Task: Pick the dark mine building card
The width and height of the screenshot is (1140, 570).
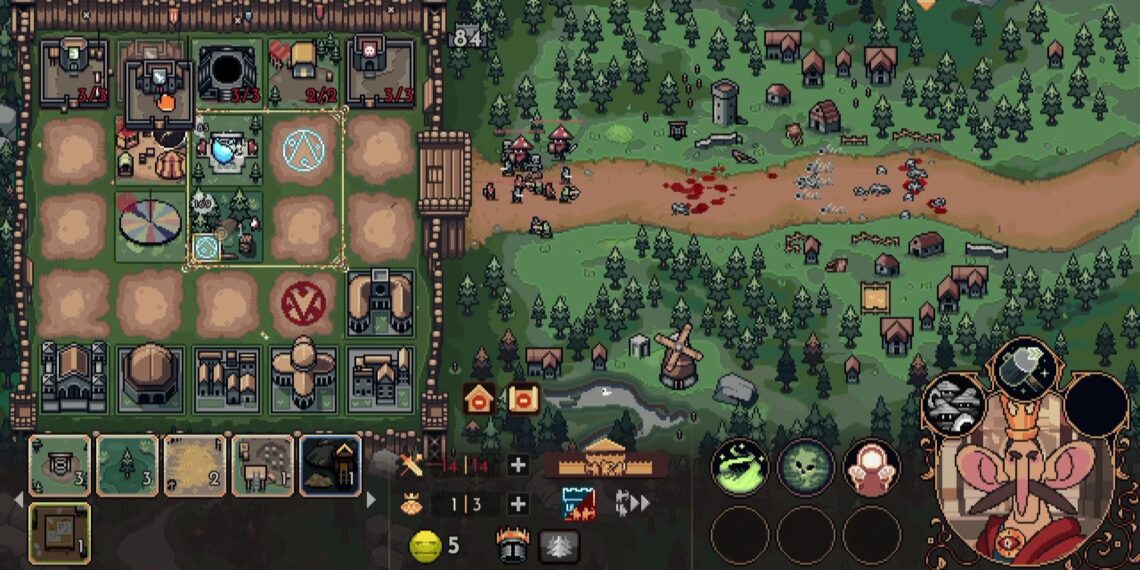Action: [330, 465]
